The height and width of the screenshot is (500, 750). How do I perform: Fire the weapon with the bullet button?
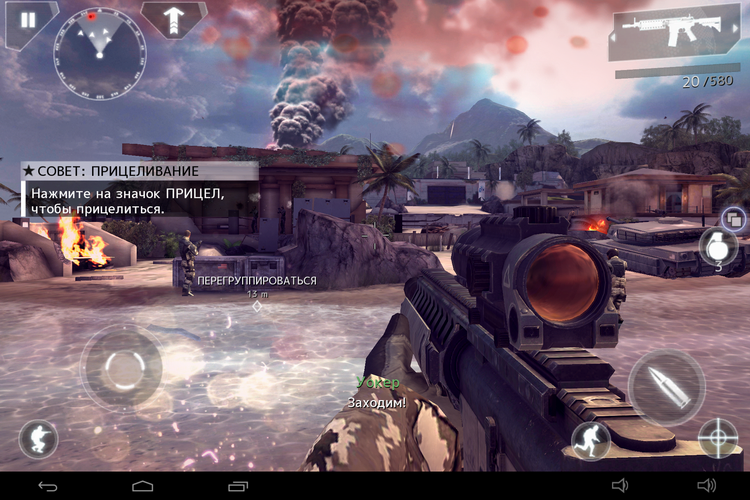(x=666, y=387)
